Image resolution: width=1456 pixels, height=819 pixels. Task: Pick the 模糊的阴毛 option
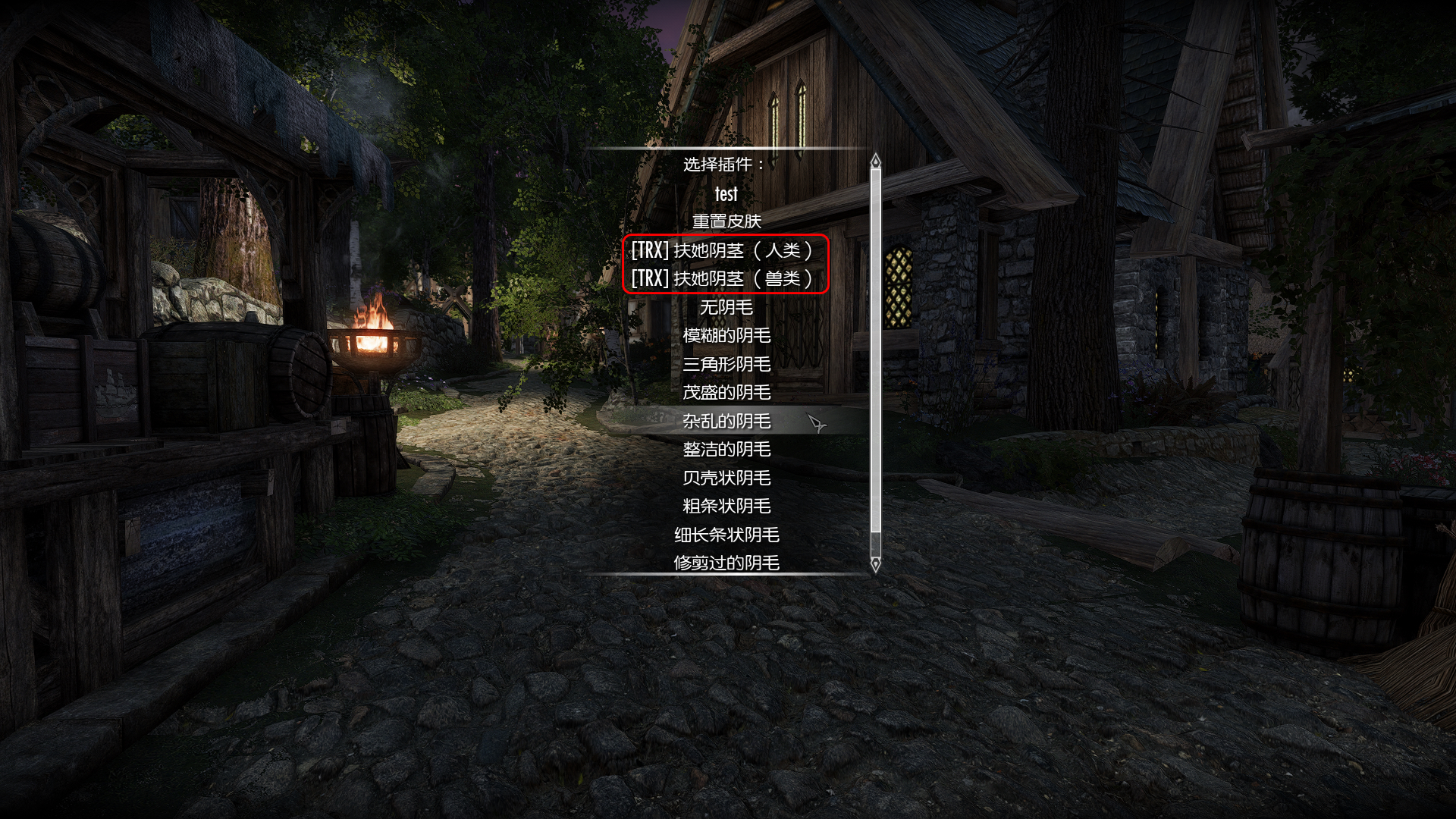coord(726,335)
